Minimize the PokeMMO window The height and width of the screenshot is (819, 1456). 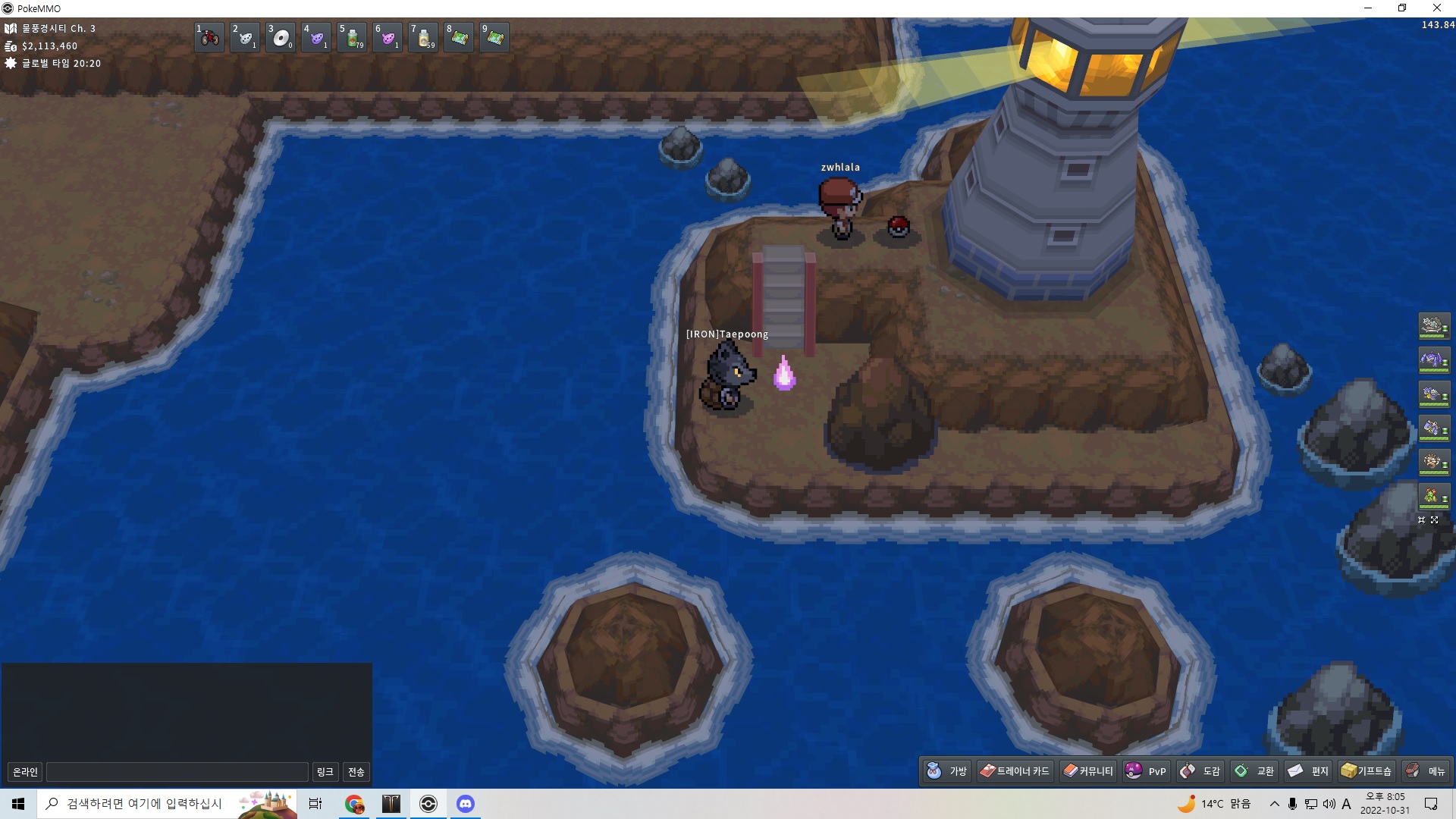[1368, 8]
